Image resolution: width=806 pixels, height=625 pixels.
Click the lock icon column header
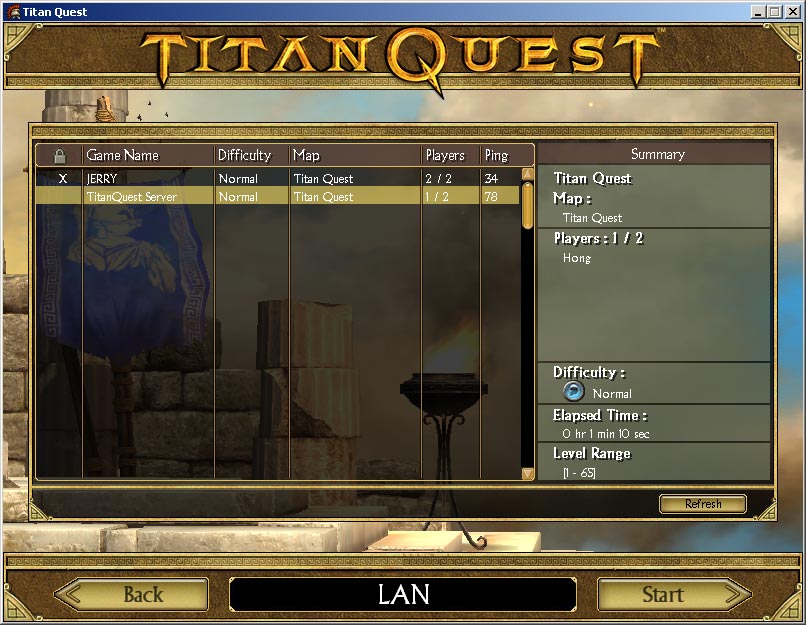(x=60, y=155)
